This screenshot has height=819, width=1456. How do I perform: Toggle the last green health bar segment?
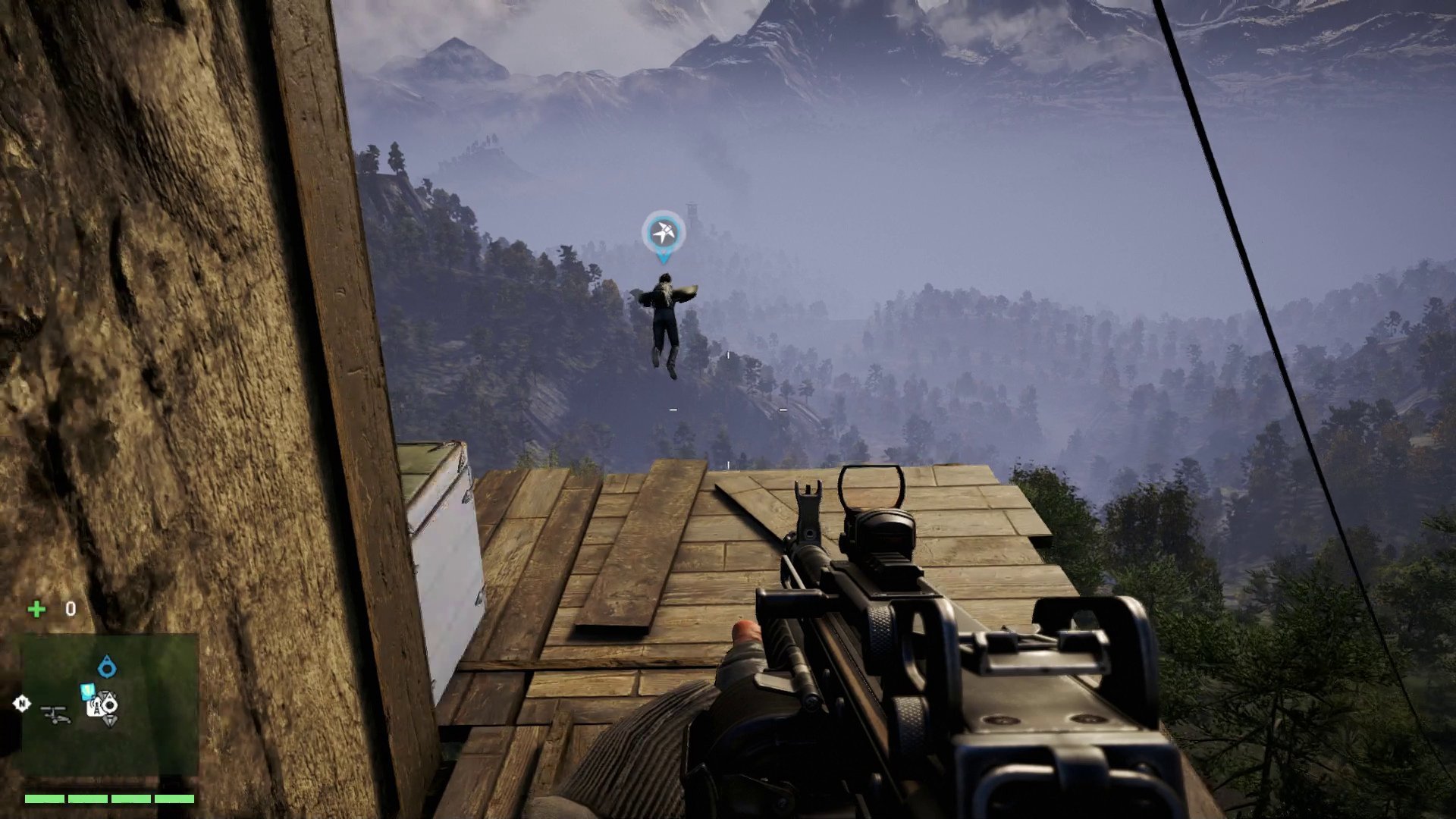point(174,799)
